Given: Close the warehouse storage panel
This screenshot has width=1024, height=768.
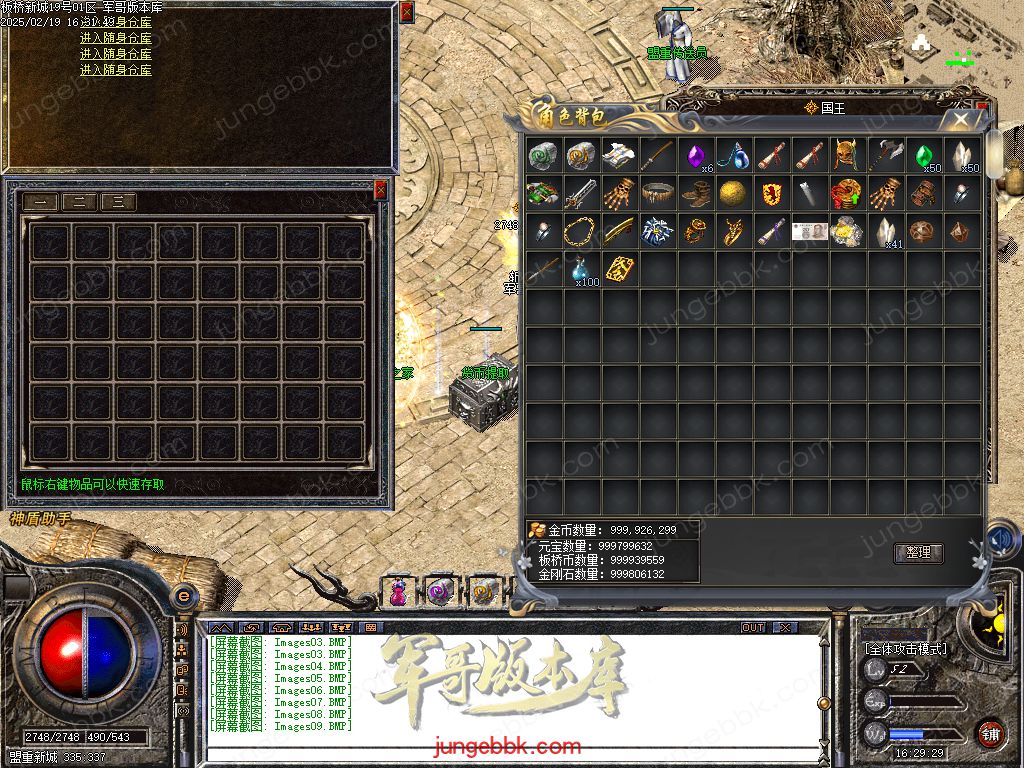Looking at the screenshot, I should point(380,189).
